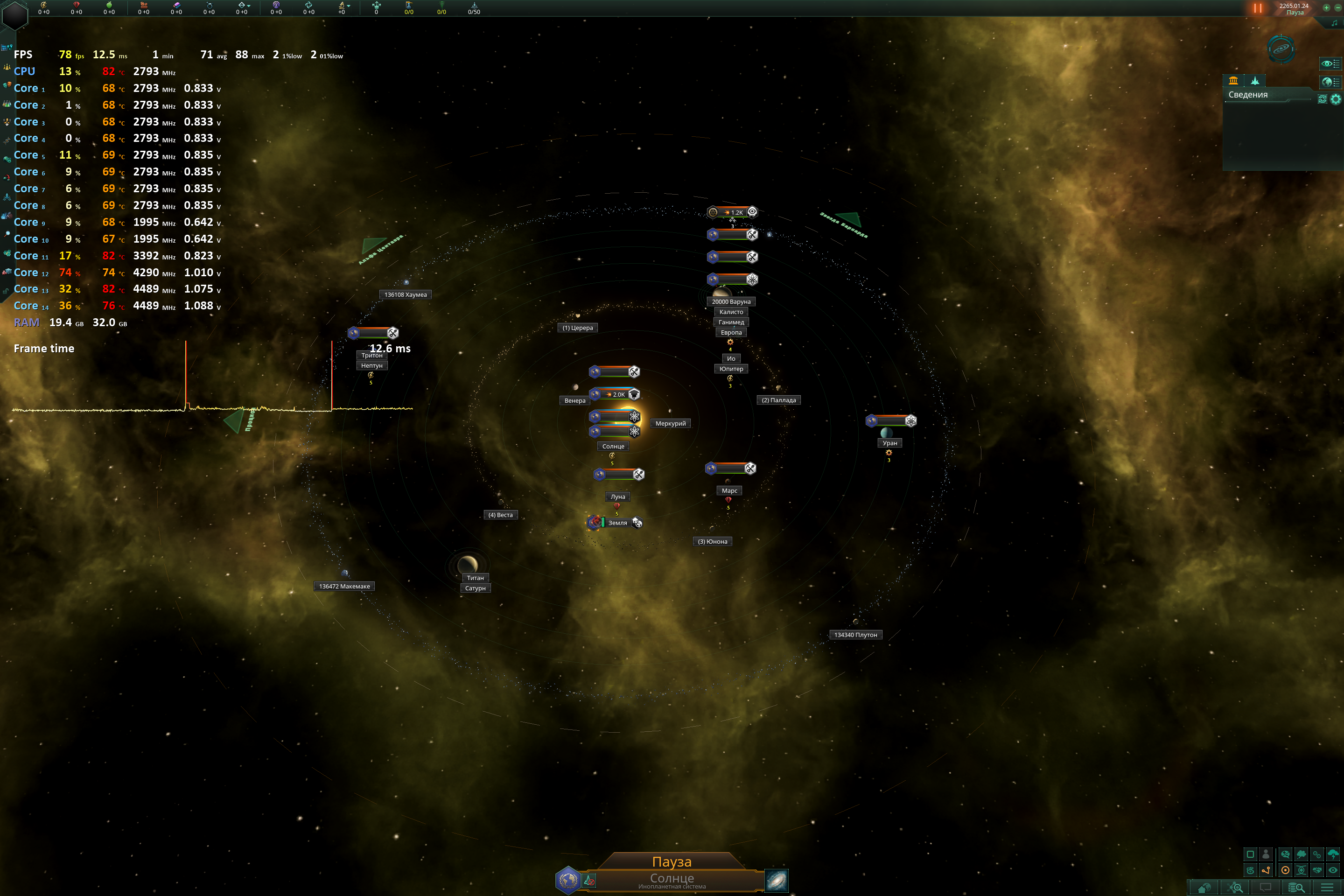Select the Mars (Марс) planet label
The width and height of the screenshot is (1344, 896).
tap(729, 491)
